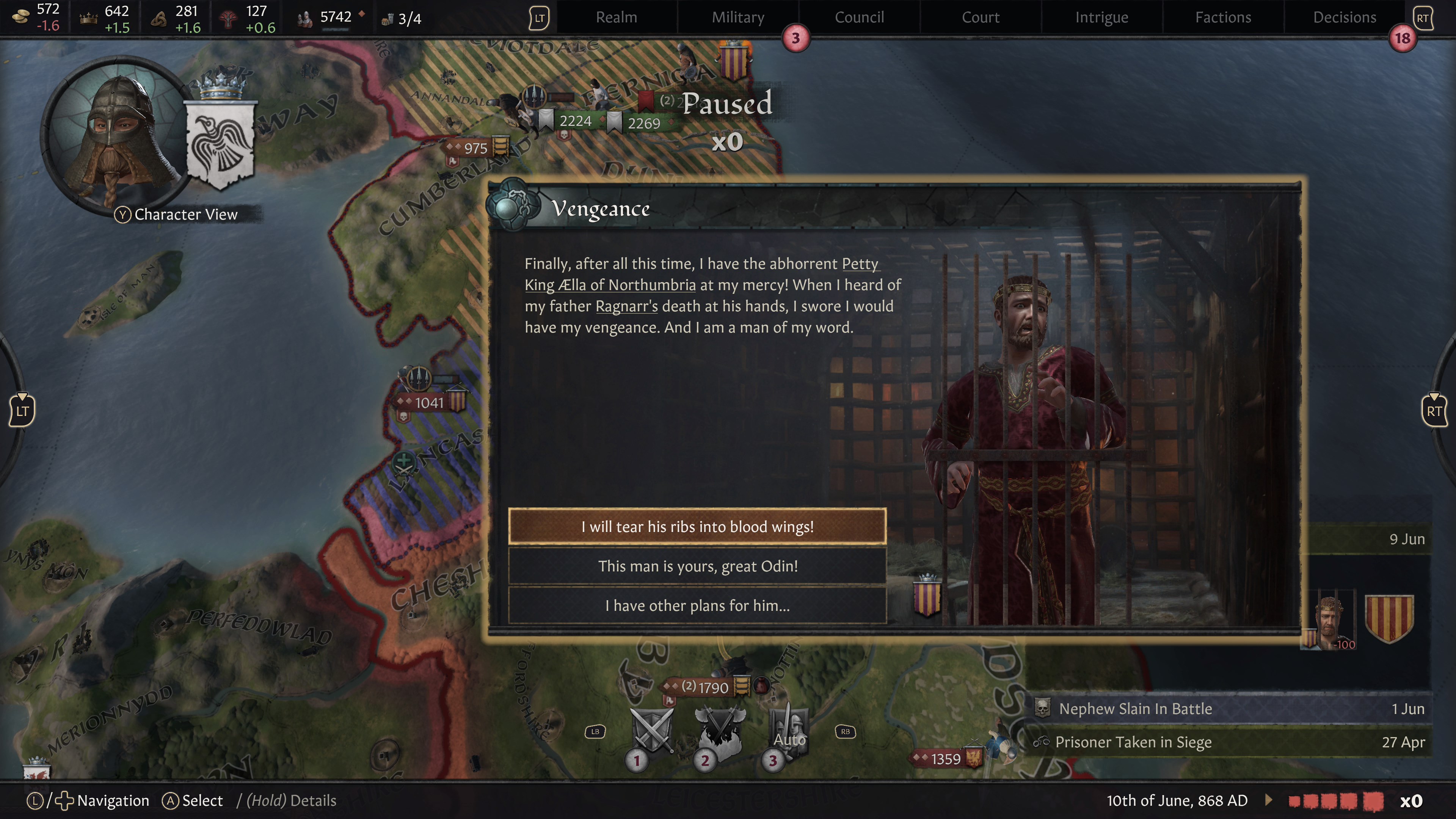
Task: Switch to the Military tab
Action: click(x=737, y=17)
